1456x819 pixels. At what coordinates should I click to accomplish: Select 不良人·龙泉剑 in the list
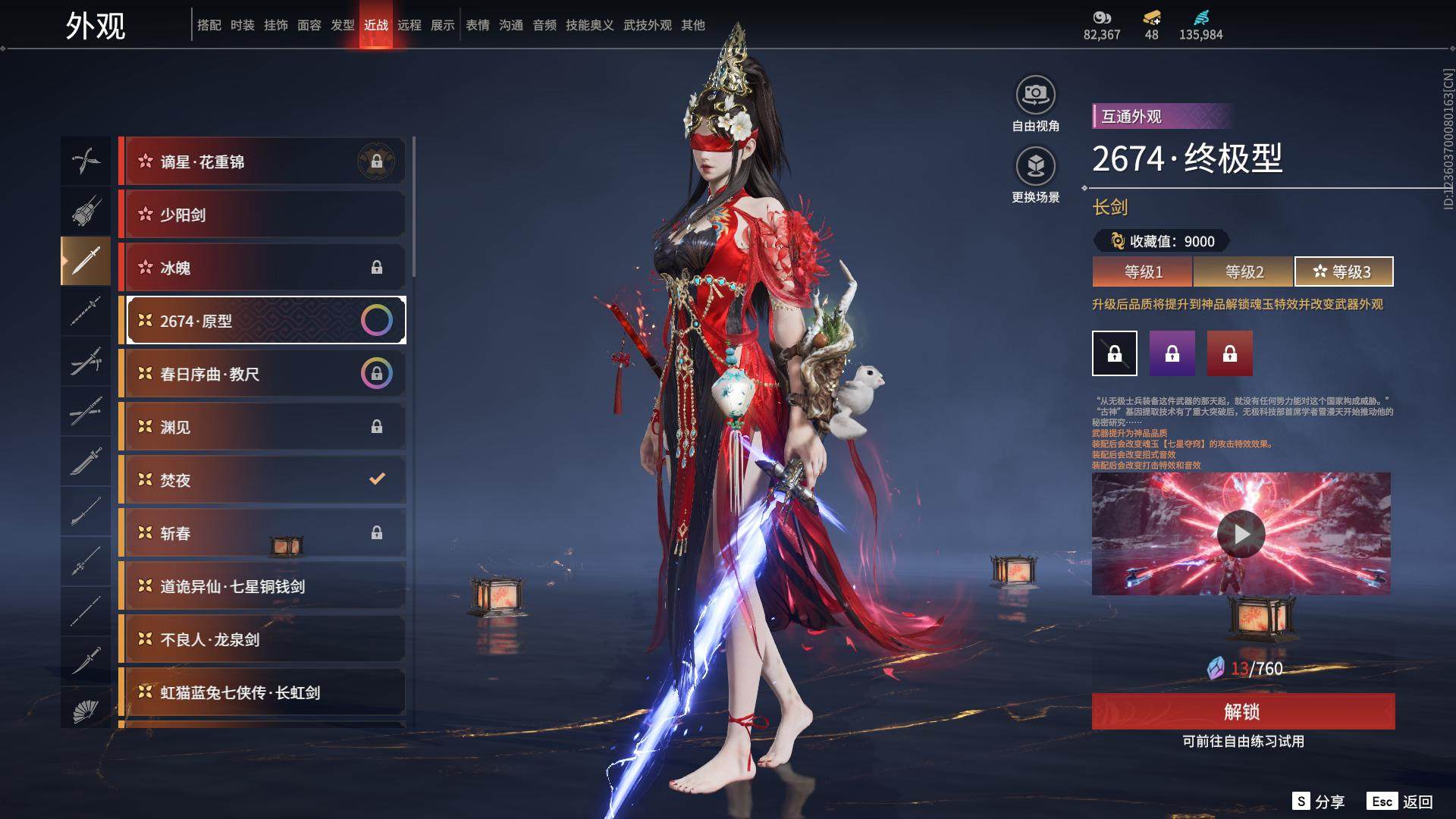[x=262, y=639]
